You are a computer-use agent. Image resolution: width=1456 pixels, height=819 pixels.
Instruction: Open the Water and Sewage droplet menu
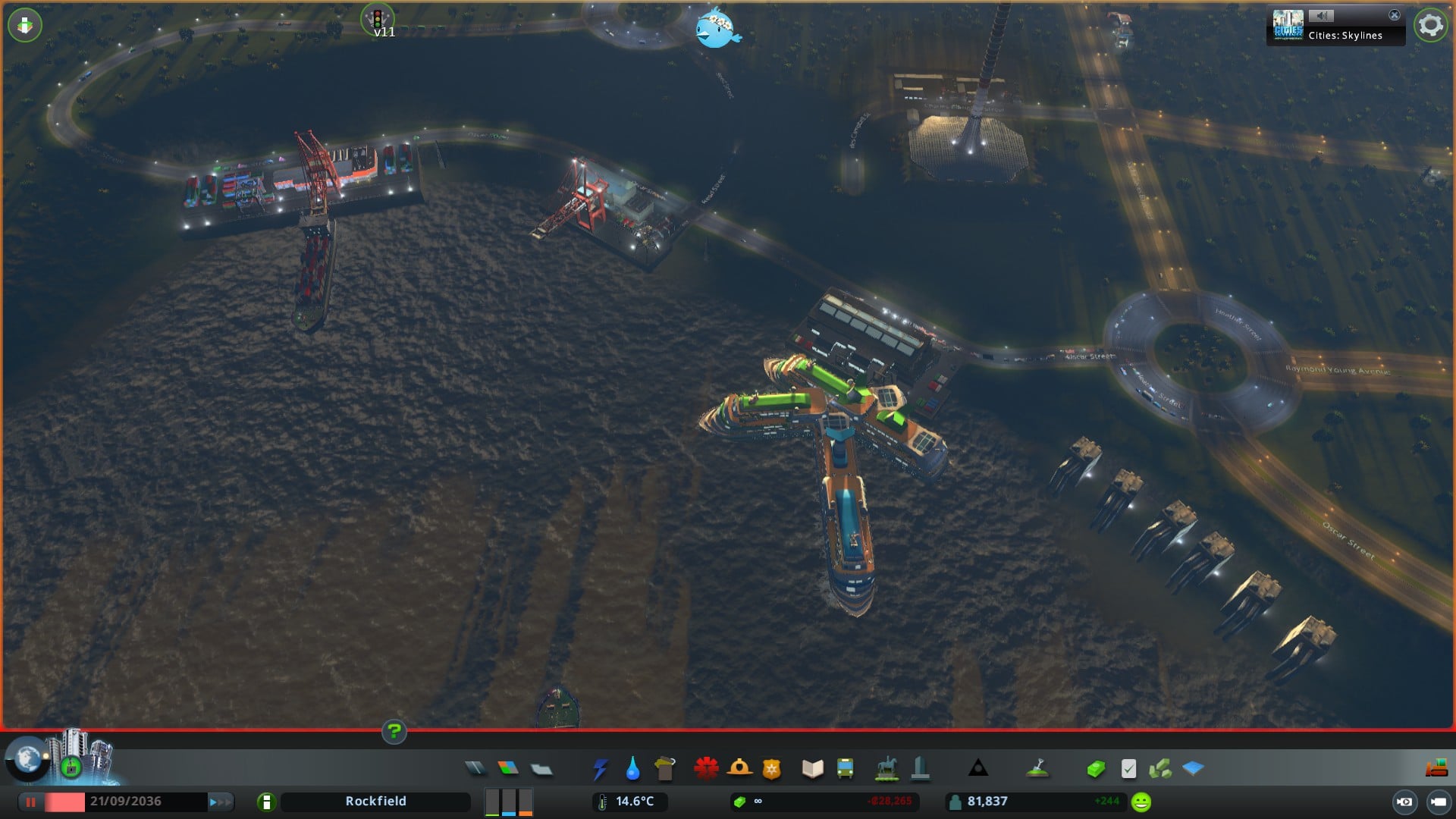coord(632,769)
